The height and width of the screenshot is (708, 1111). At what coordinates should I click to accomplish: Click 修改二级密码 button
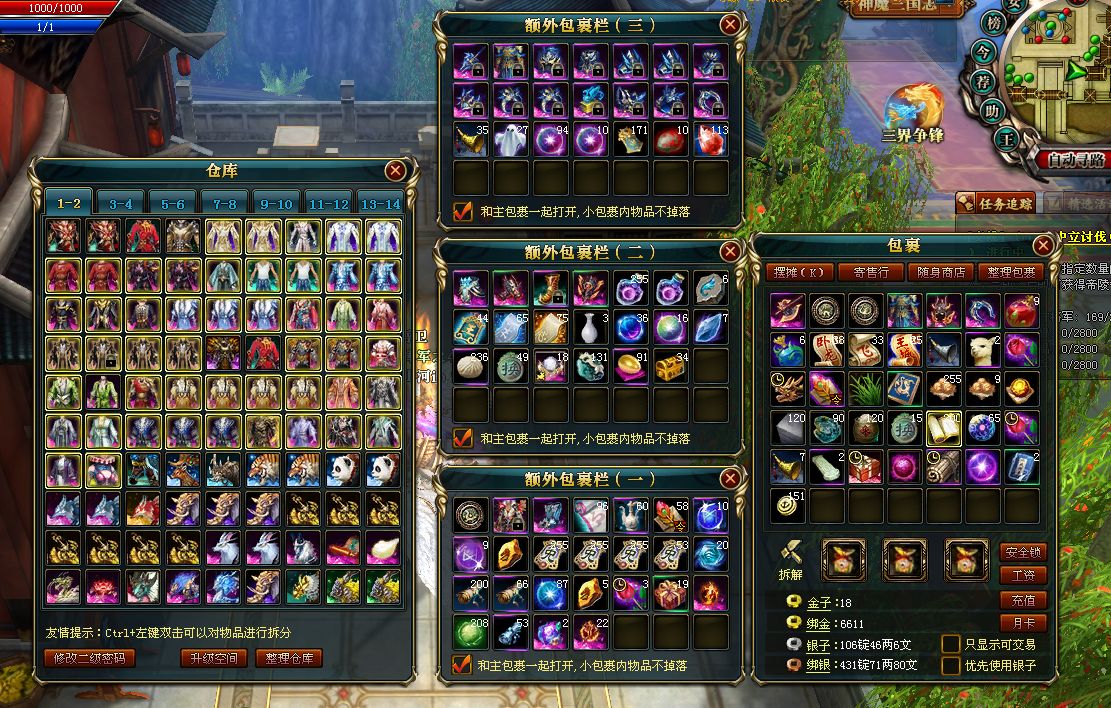coord(90,658)
